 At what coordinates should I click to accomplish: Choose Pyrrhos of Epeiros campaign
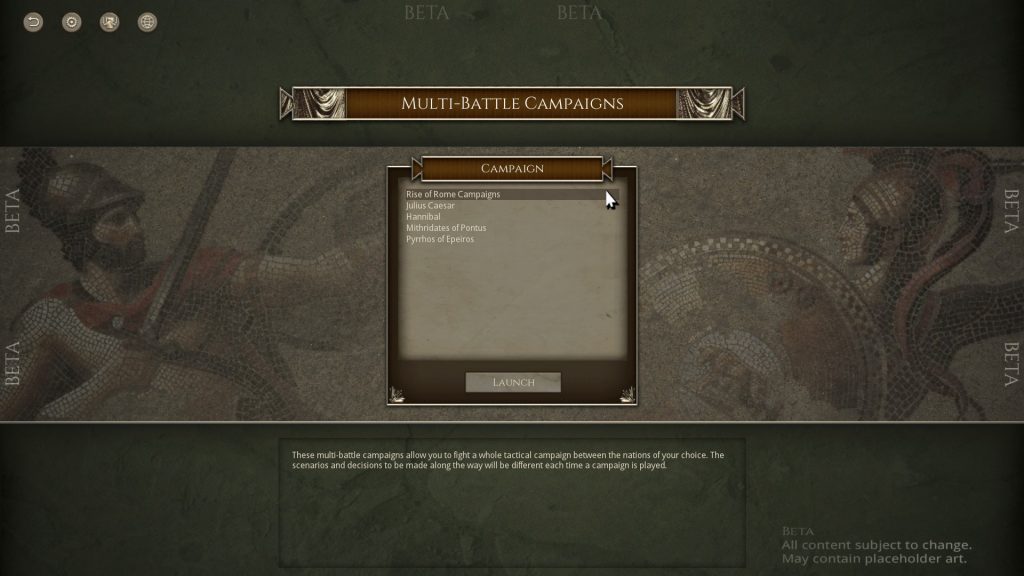[x=440, y=239]
